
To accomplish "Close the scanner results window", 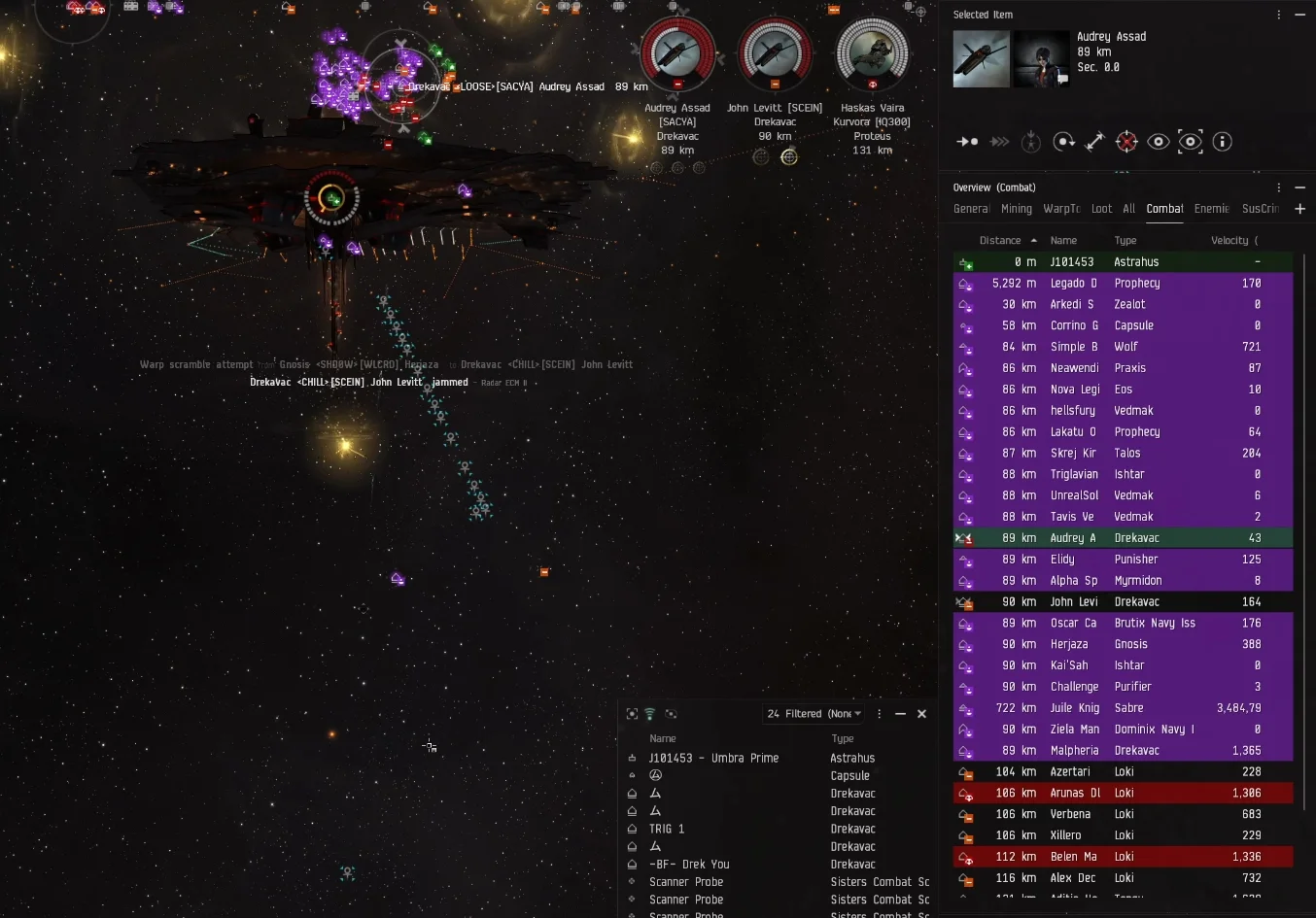I will click(x=921, y=714).
